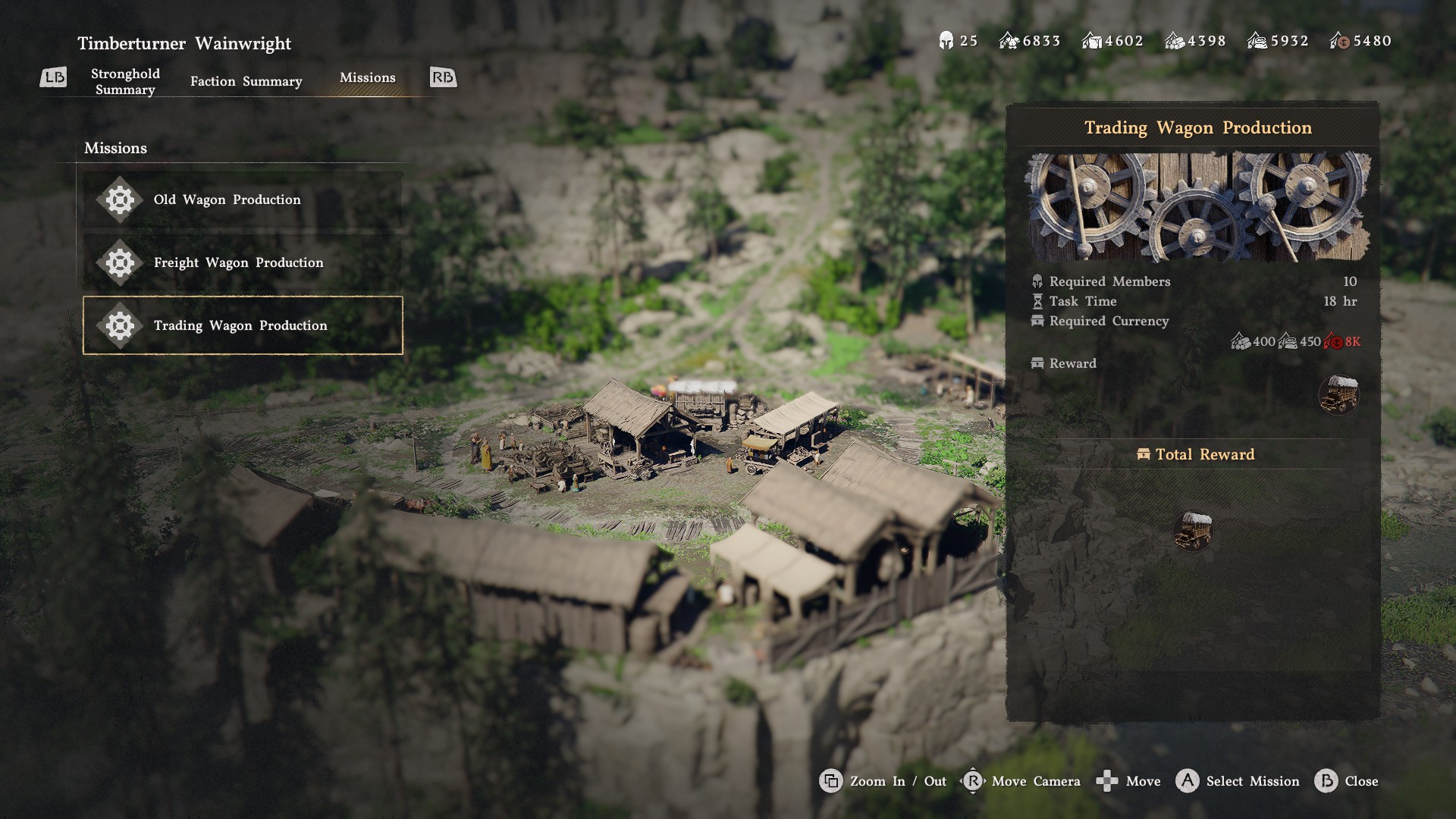The image size is (1456, 819).
Task: Click the food resource icon showing 5932
Action: [1256, 41]
